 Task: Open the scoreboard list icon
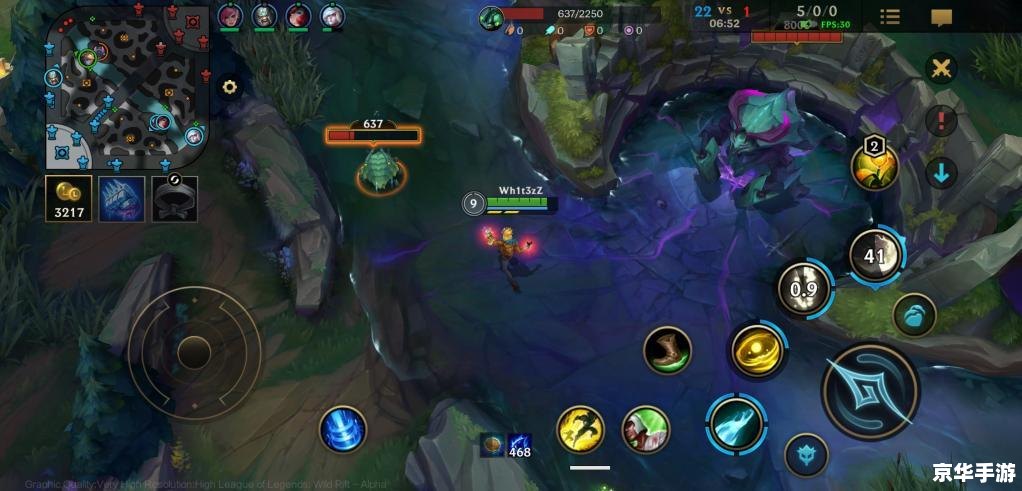tap(889, 16)
